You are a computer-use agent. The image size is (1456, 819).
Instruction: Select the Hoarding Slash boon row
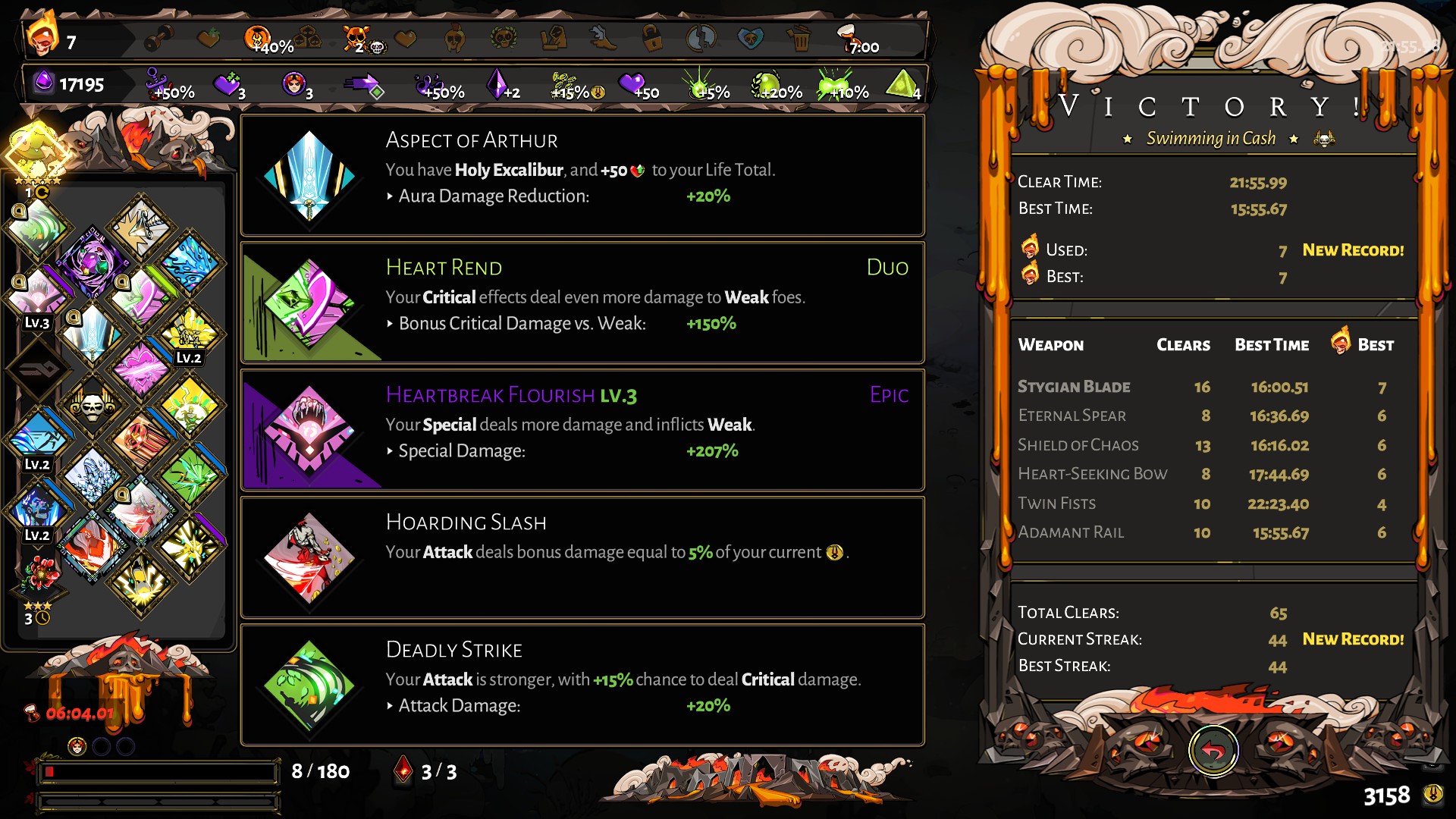tap(582, 557)
